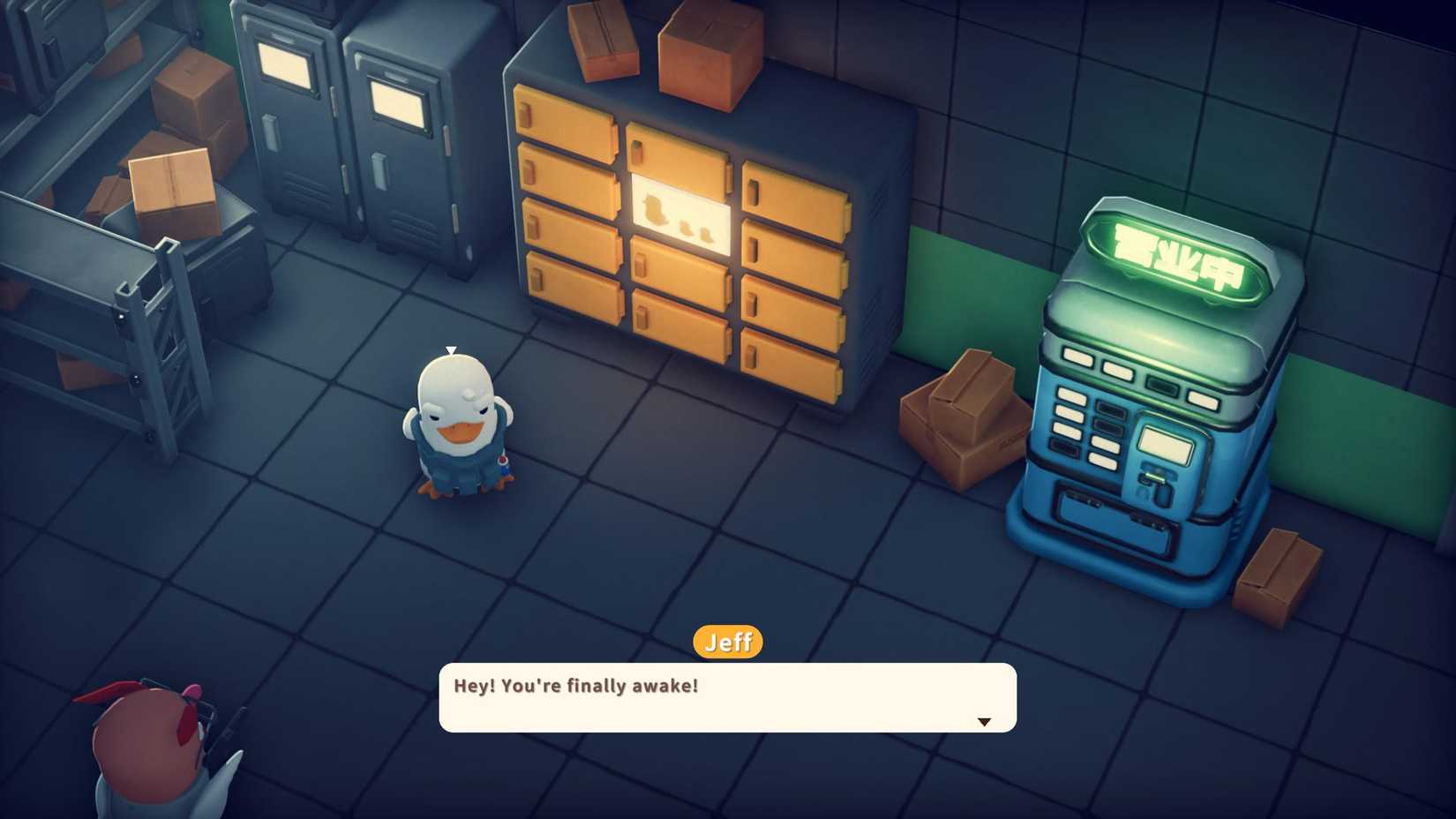This screenshot has height=819, width=1456.
Task: Toggle the top-left orange locker door open
Action: pos(569,119)
